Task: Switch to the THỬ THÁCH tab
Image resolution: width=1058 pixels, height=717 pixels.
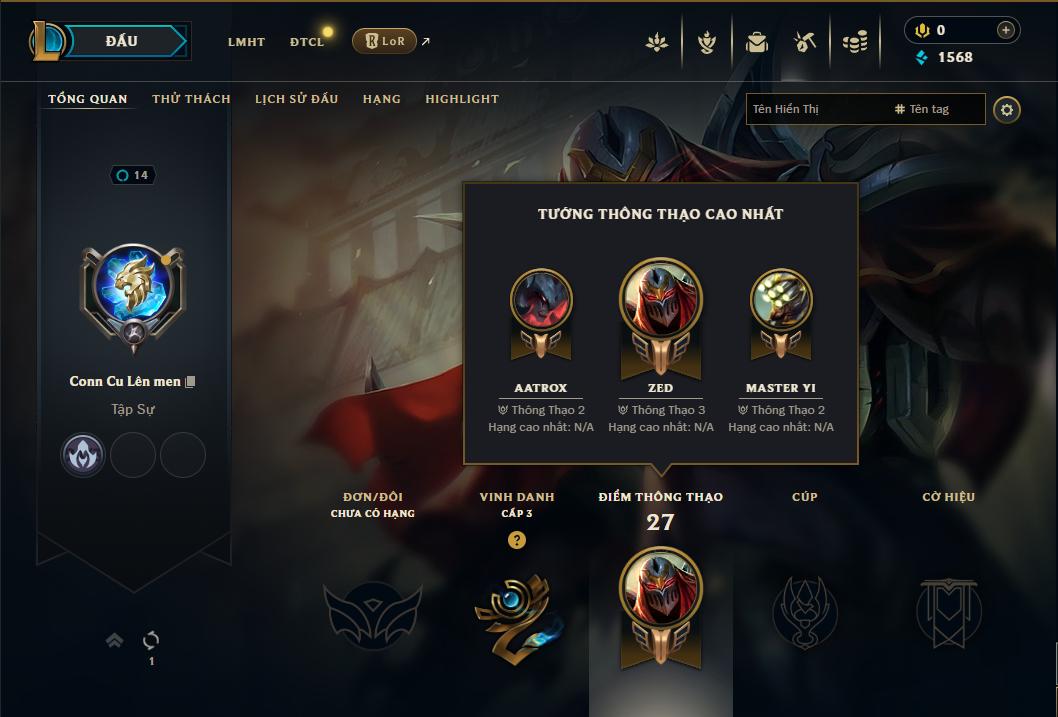Action: (191, 99)
